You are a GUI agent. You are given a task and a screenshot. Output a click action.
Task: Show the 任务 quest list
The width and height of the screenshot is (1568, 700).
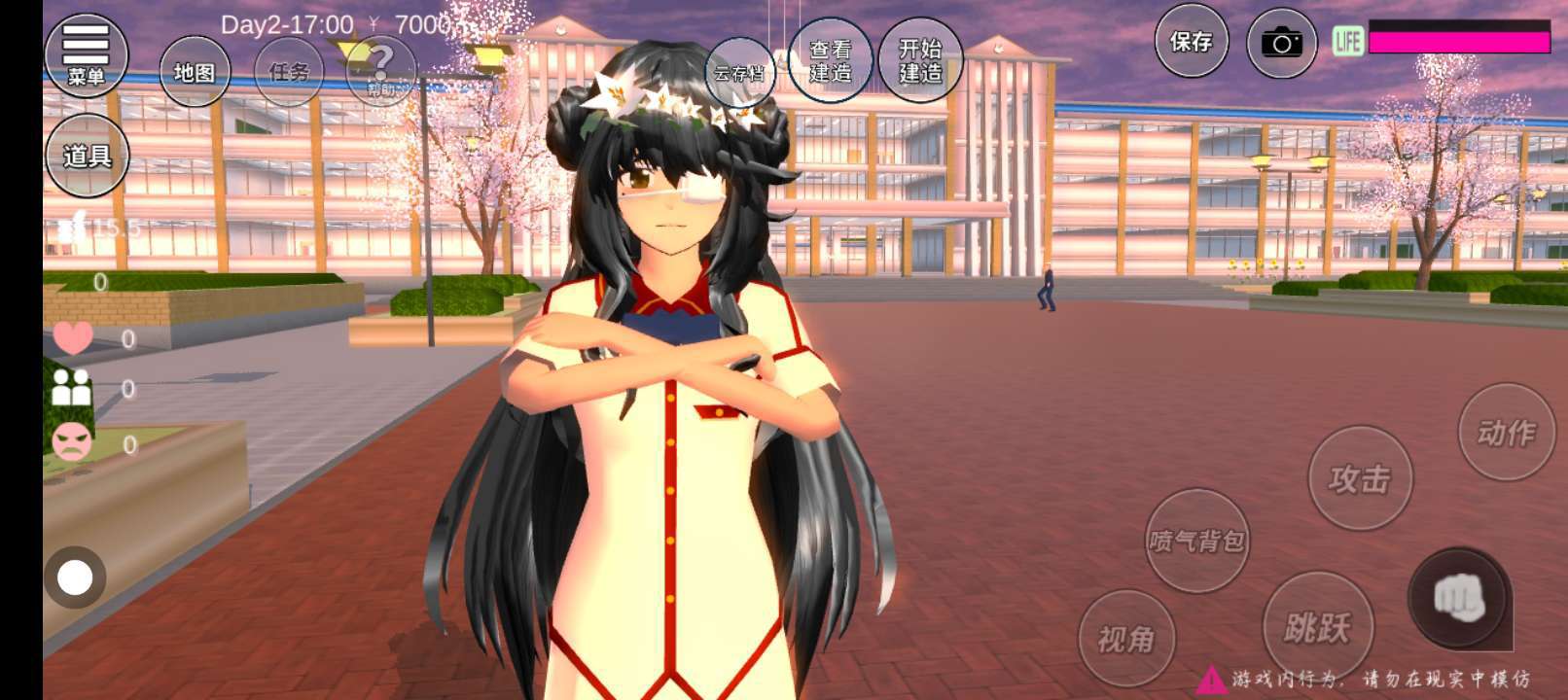pos(289,72)
